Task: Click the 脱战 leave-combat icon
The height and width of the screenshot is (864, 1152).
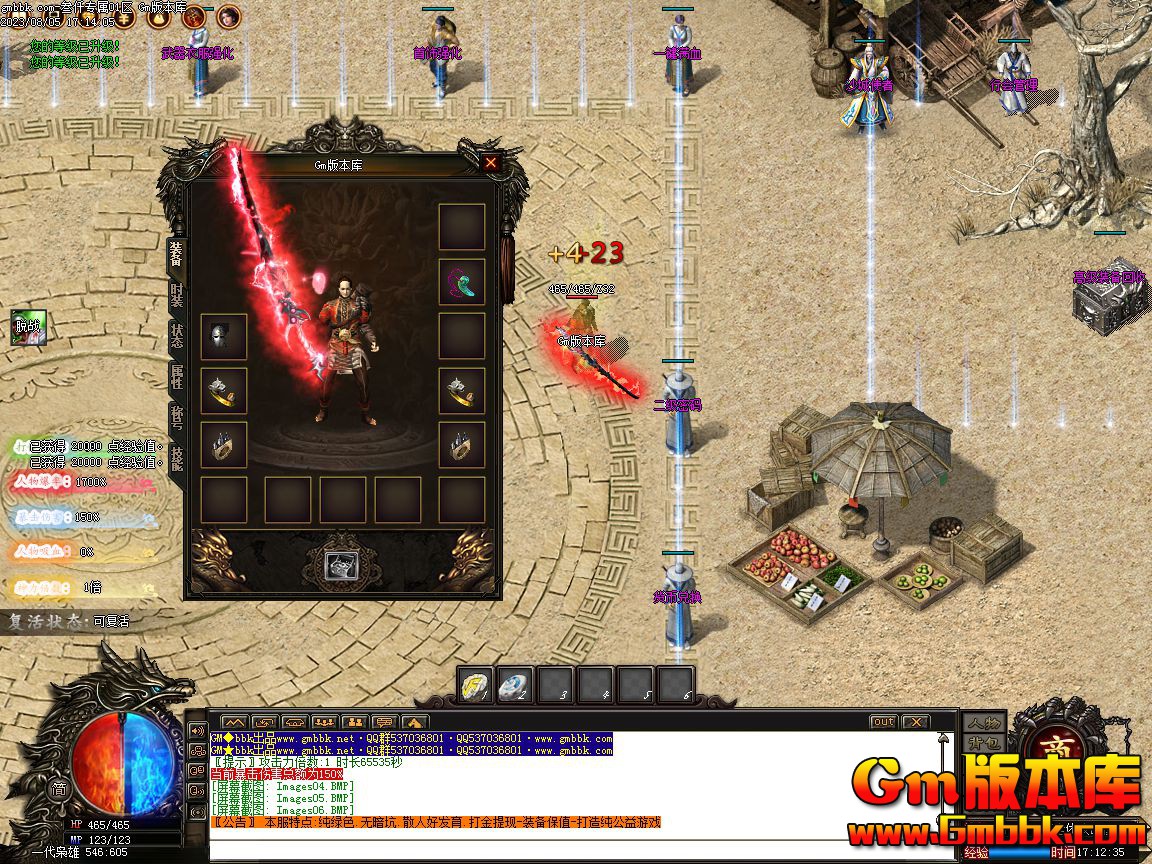Action: 29,326
